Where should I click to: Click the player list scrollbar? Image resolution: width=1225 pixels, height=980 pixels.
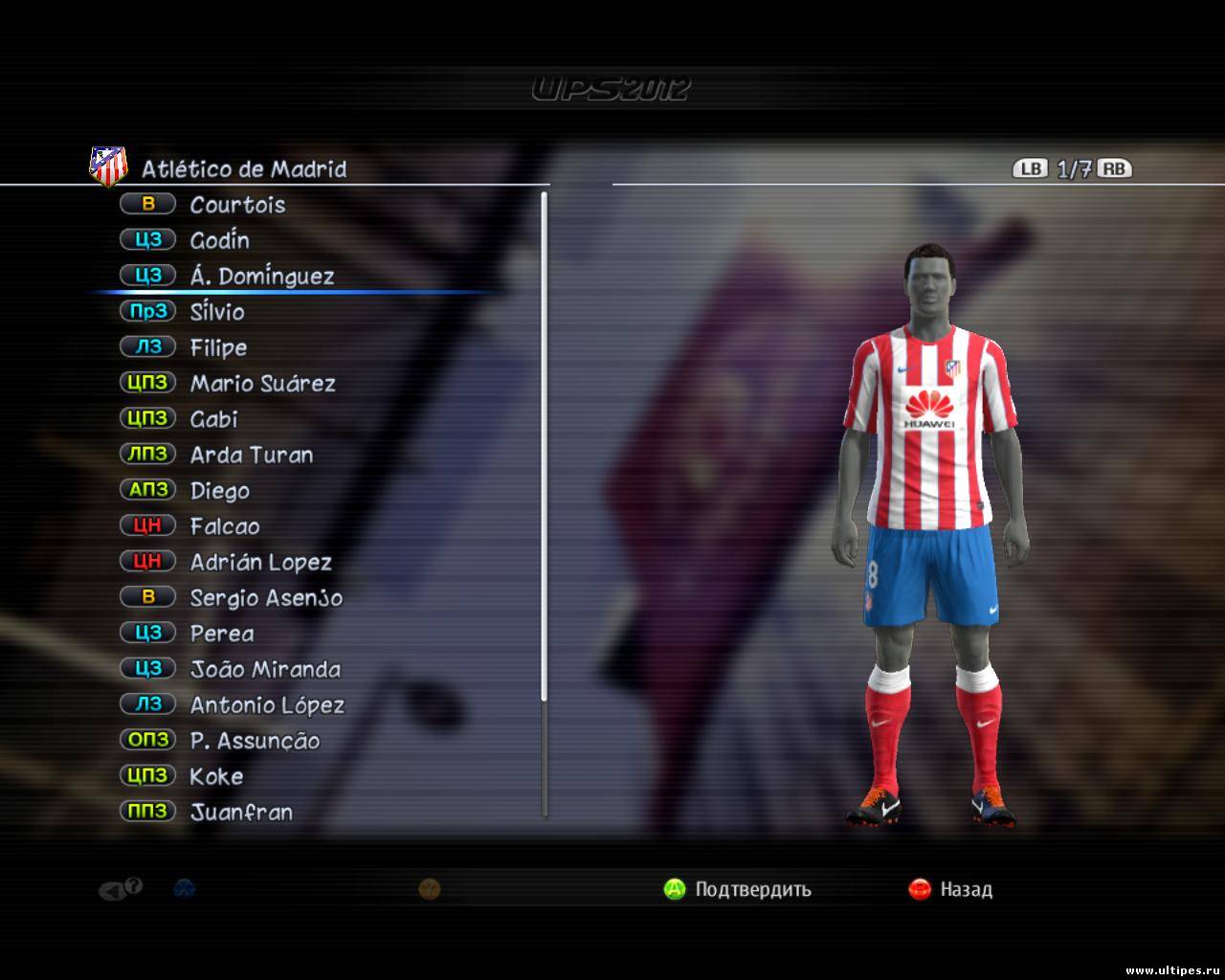pyautogui.click(x=545, y=504)
